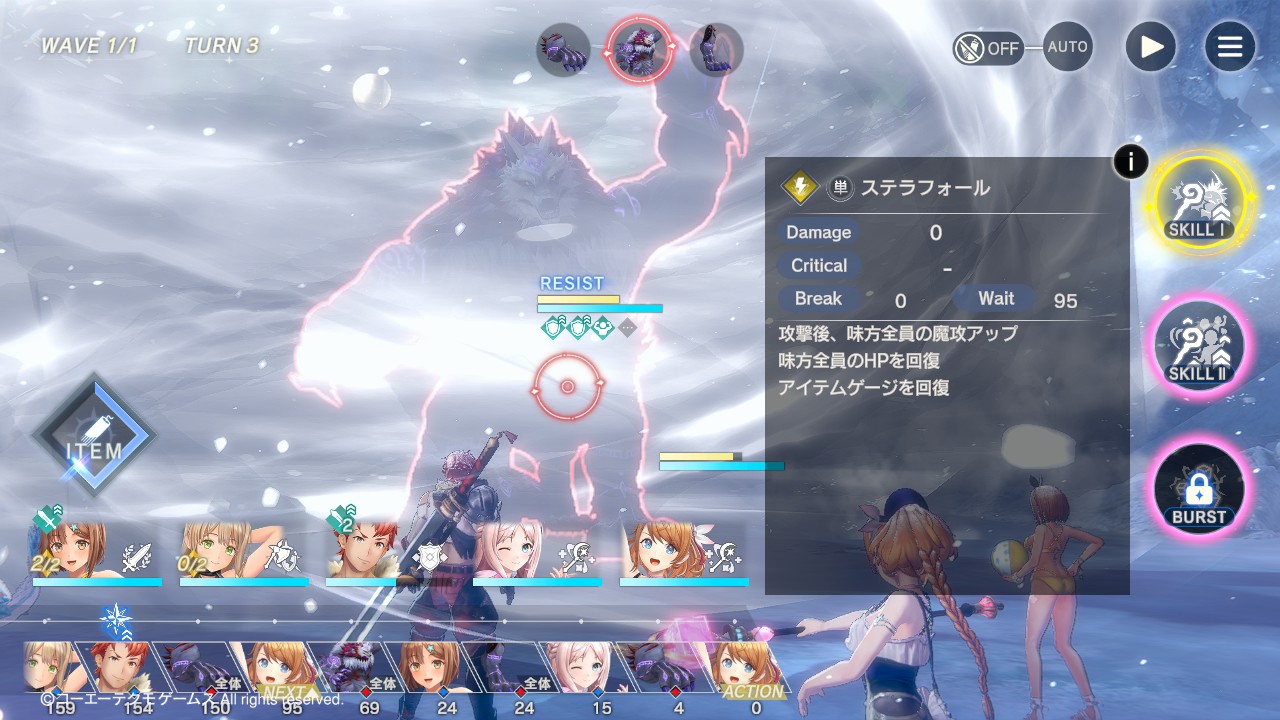Click the red lock-on reticle on the enemy
Viewport: 1280px width, 720px height.
tap(567, 387)
